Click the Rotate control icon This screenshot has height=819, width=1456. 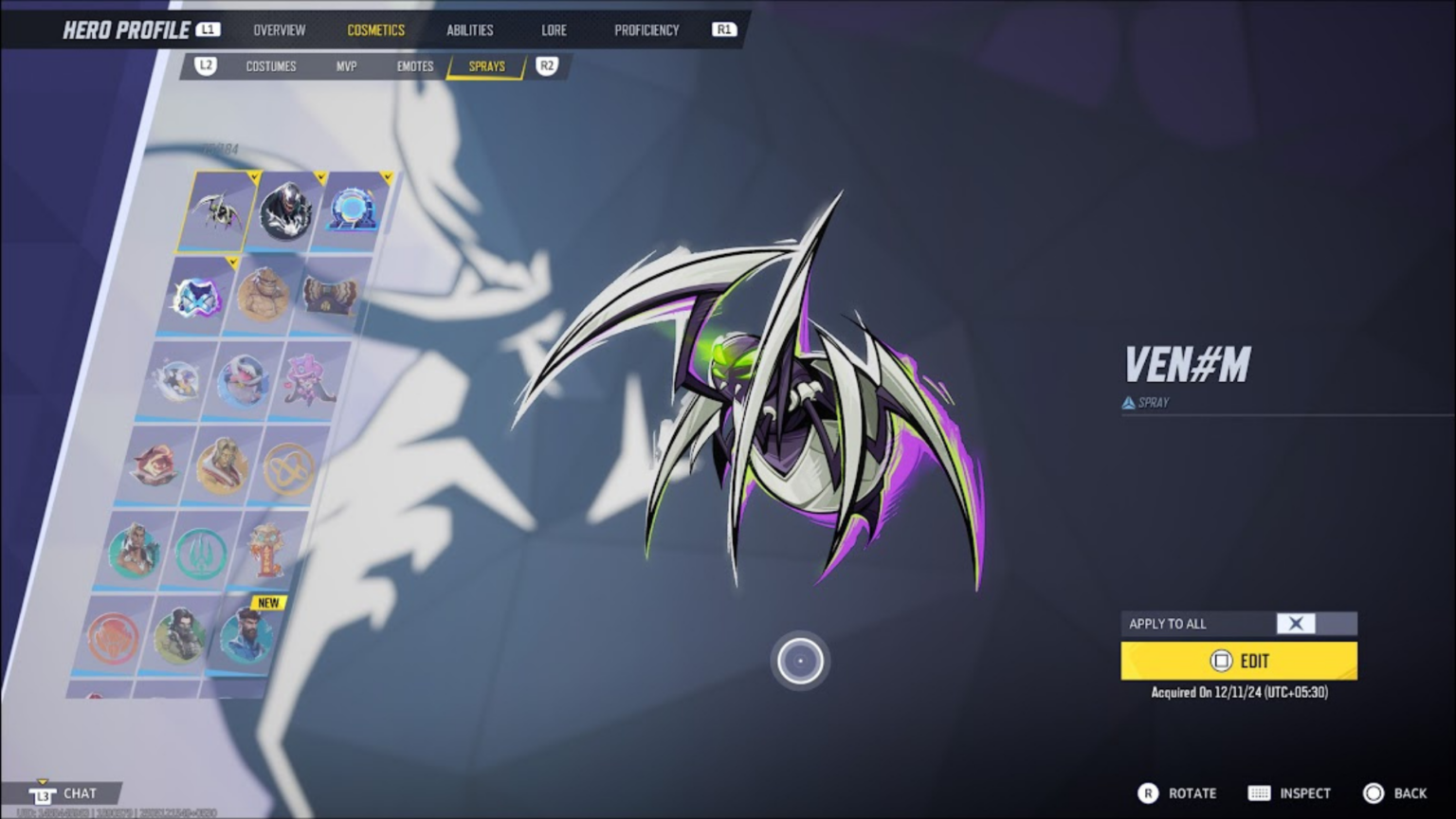pos(1150,792)
